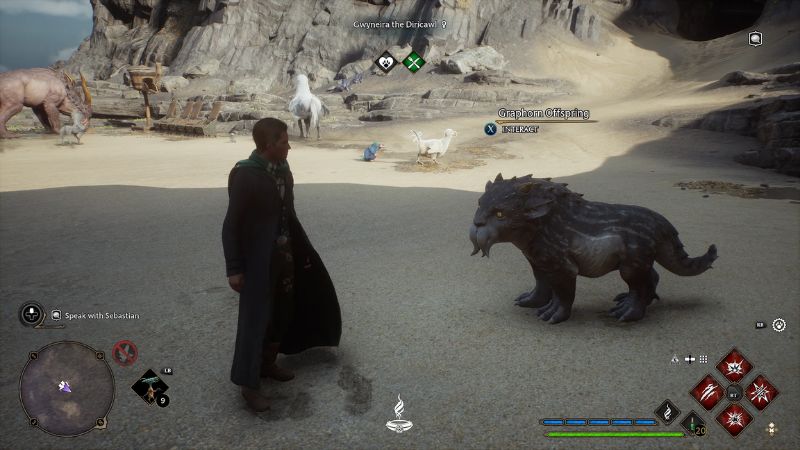Viewport: 800px width, 450px height.
Task: Select the green beast feeding icon
Action: point(413,63)
